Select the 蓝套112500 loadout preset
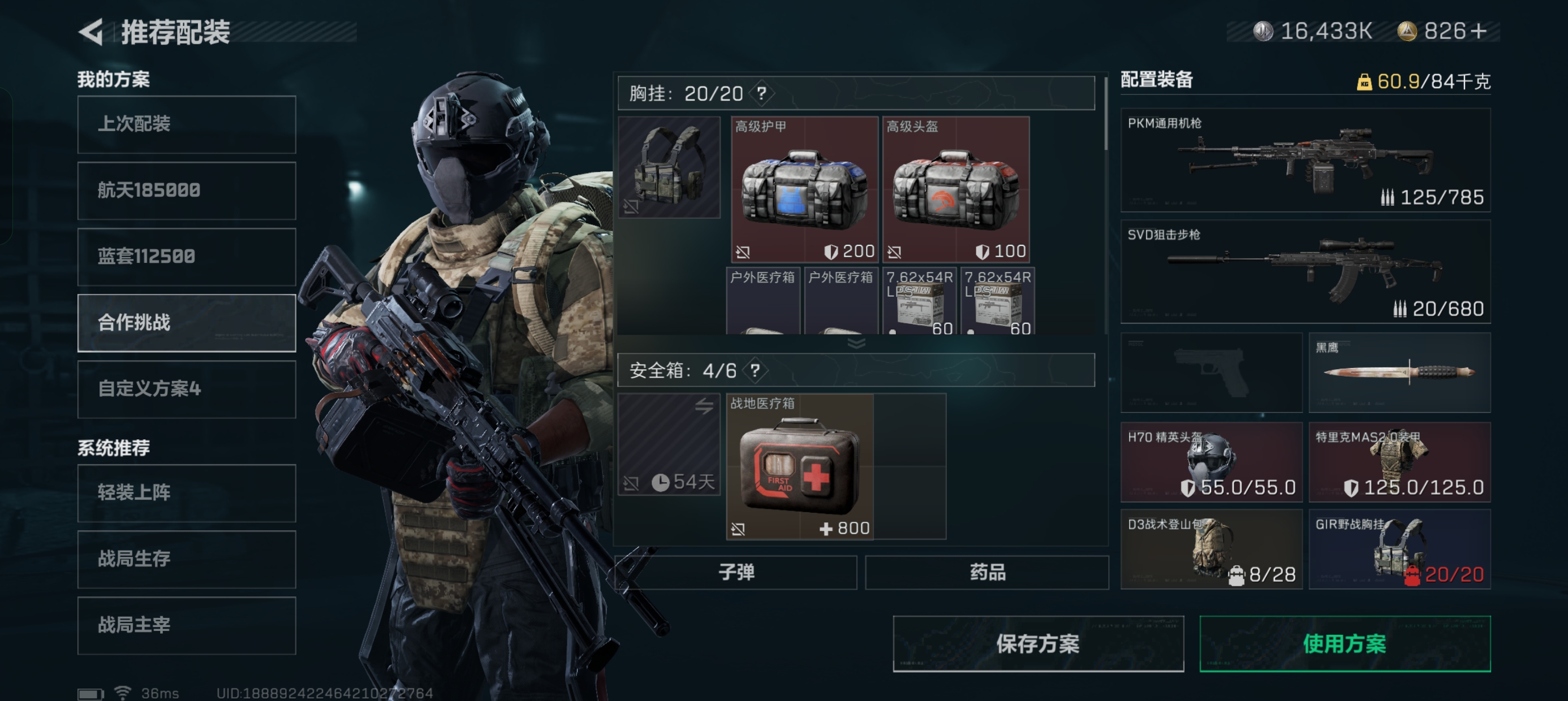Viewport: 1568px width, 701px height. pyautogui.click(x=186, y=257)
